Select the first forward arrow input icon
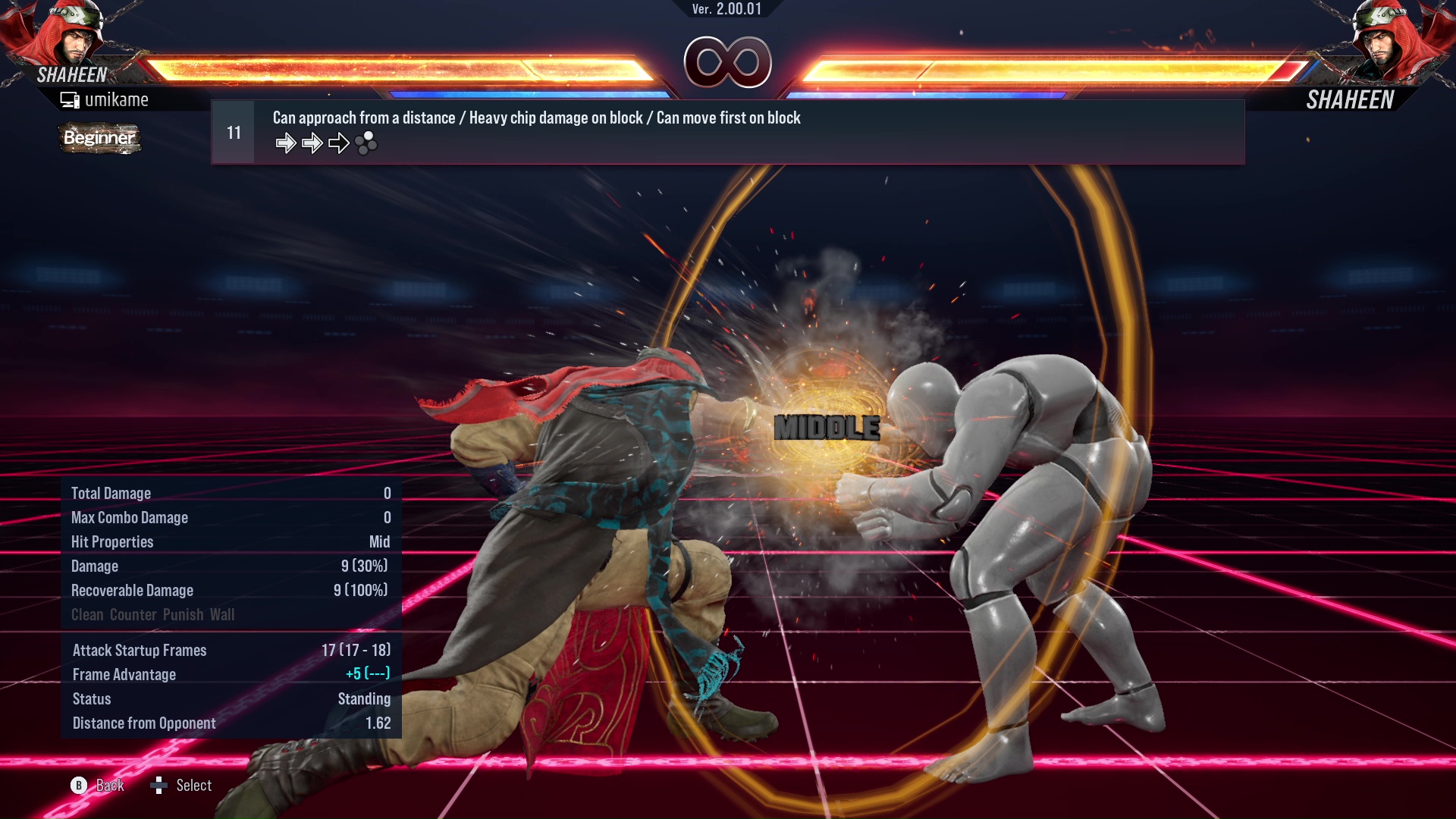This screenshot has width=1456, height=819. pos(287,143)
